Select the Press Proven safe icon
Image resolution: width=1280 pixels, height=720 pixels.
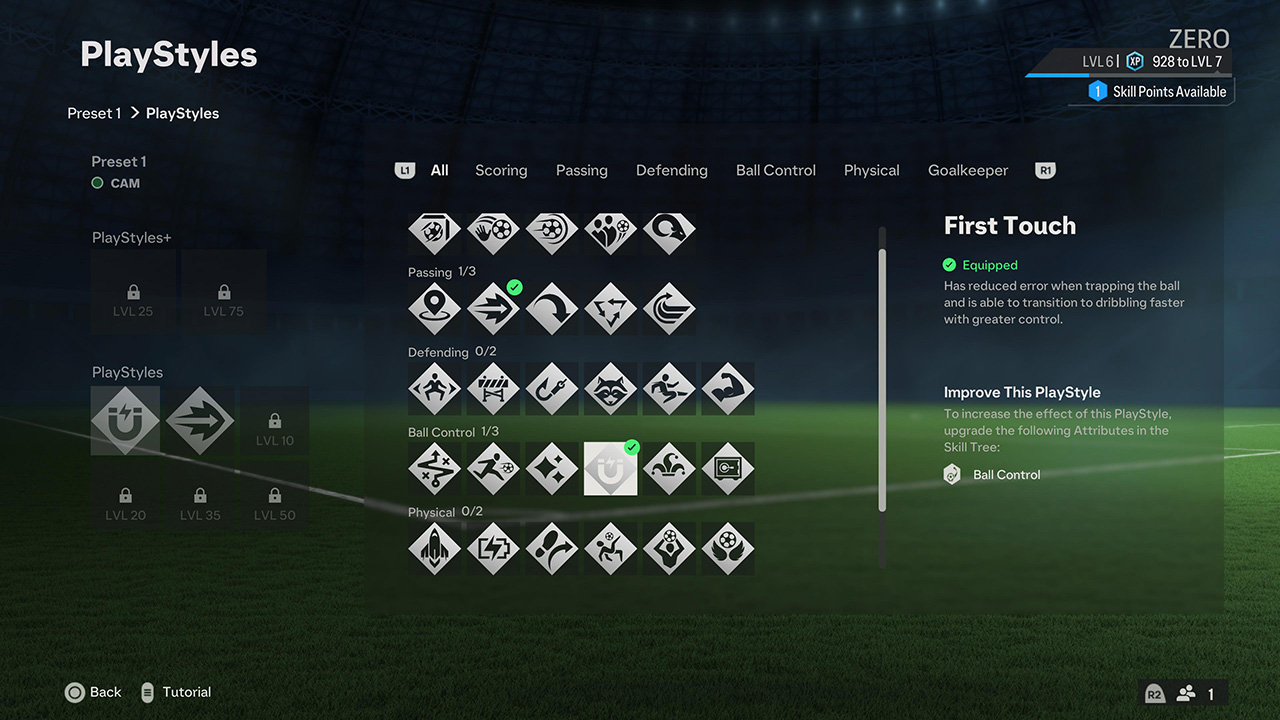coord(728,468)
